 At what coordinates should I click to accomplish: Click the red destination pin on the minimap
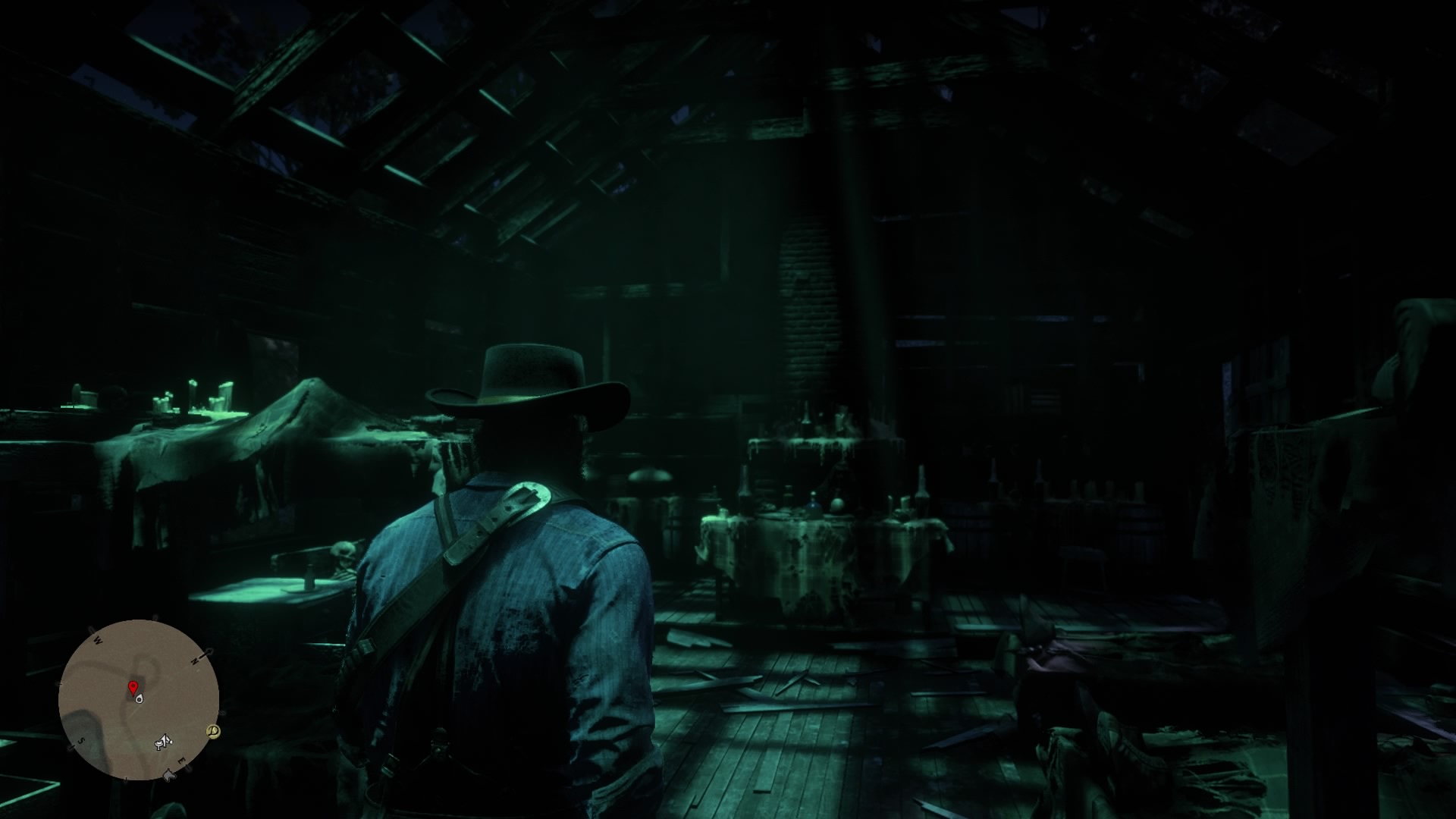(134, 689)
